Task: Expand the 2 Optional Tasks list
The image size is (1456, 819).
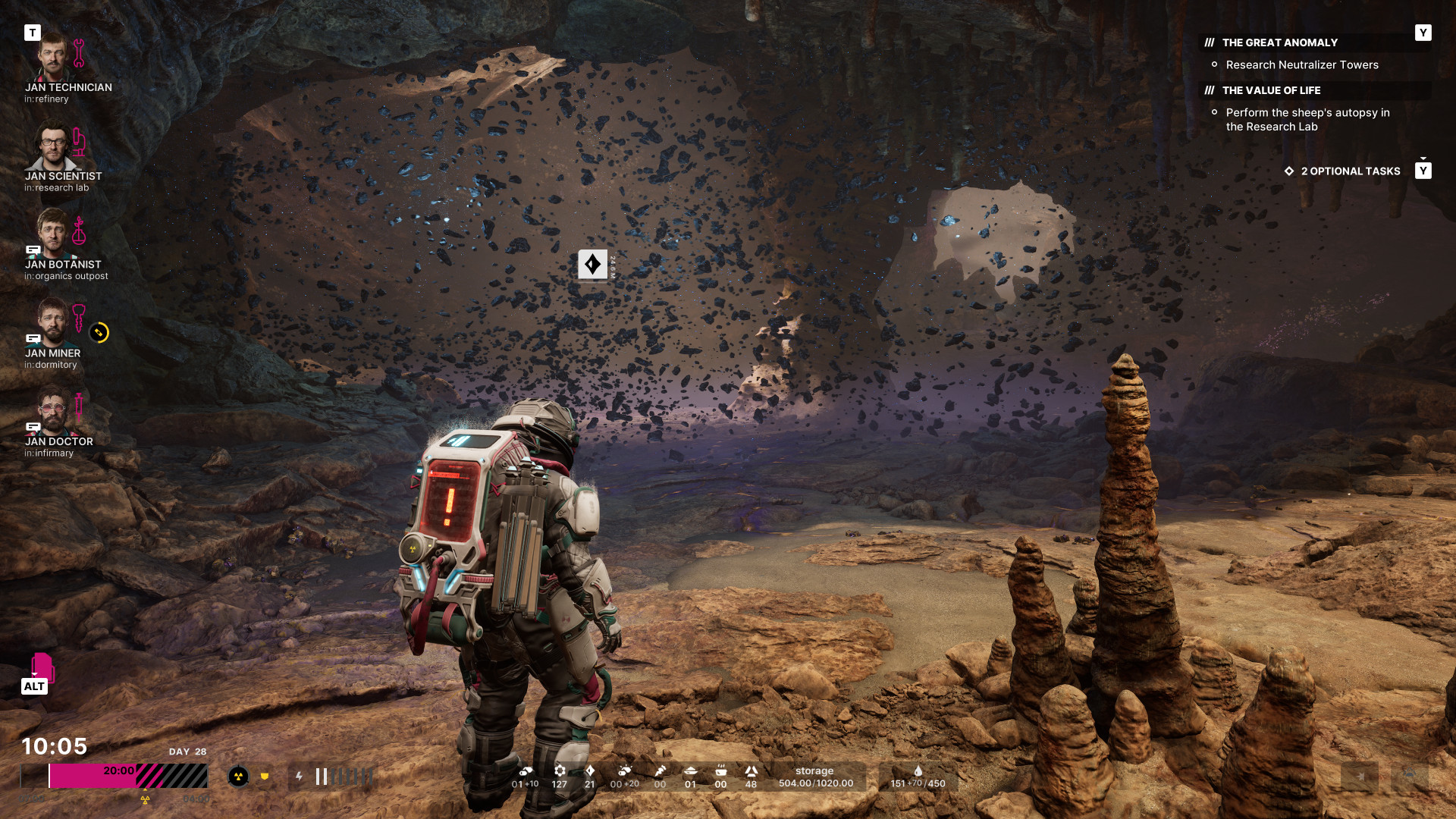Action: coord(1350,171)
